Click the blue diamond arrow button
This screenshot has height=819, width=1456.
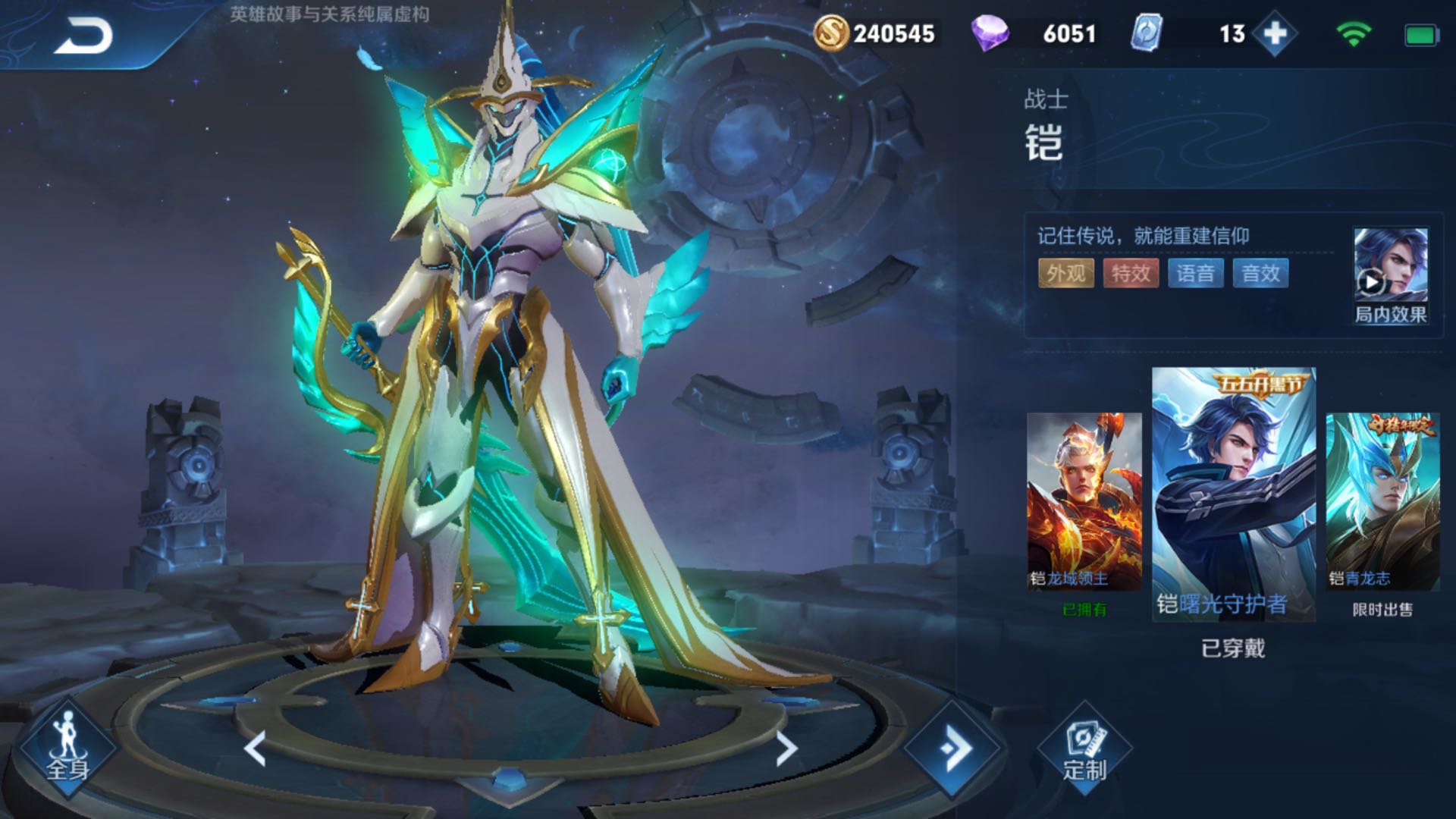click(x=952, y=748)
